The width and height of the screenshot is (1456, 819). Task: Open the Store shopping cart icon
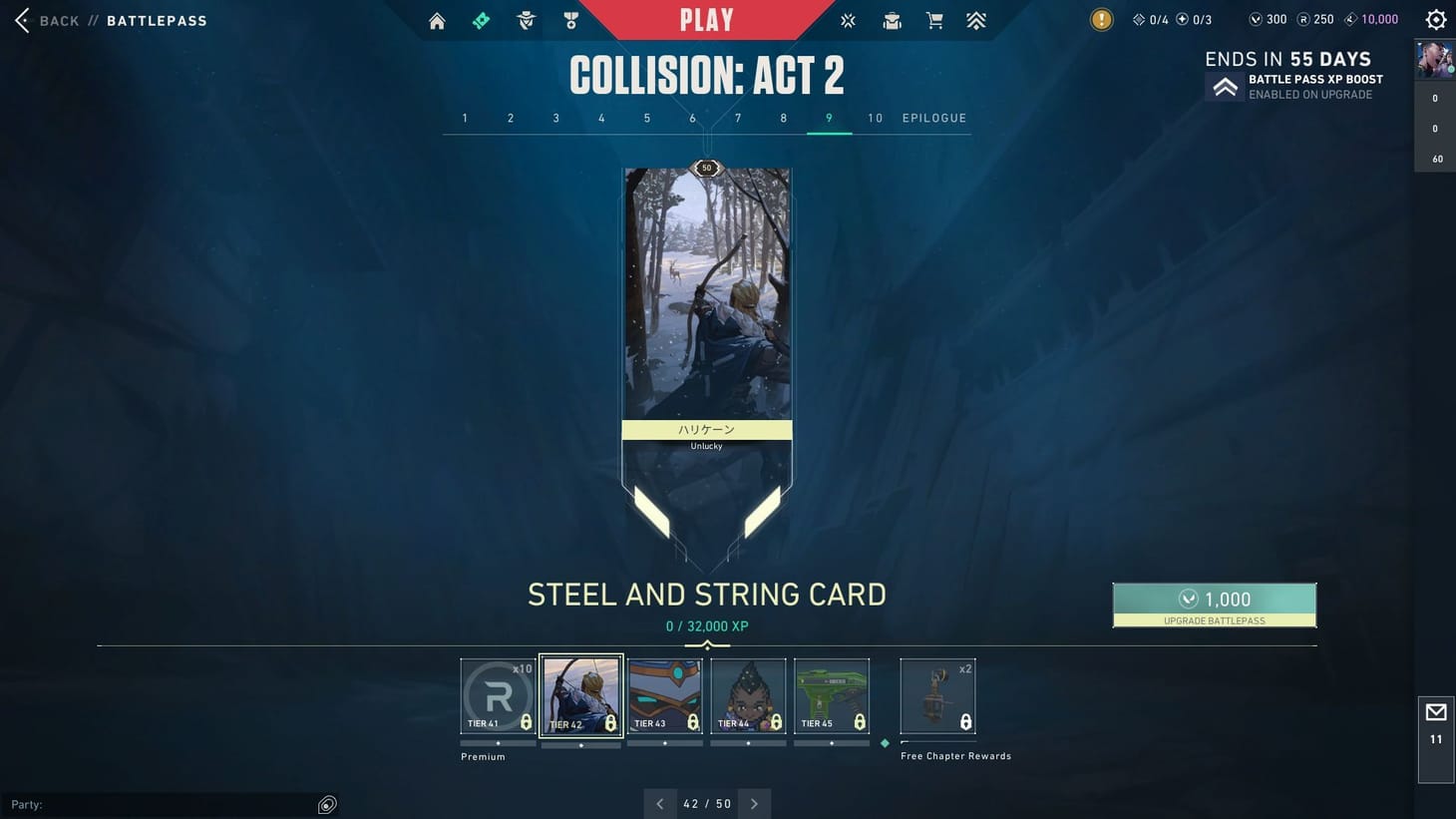(933, 20)
